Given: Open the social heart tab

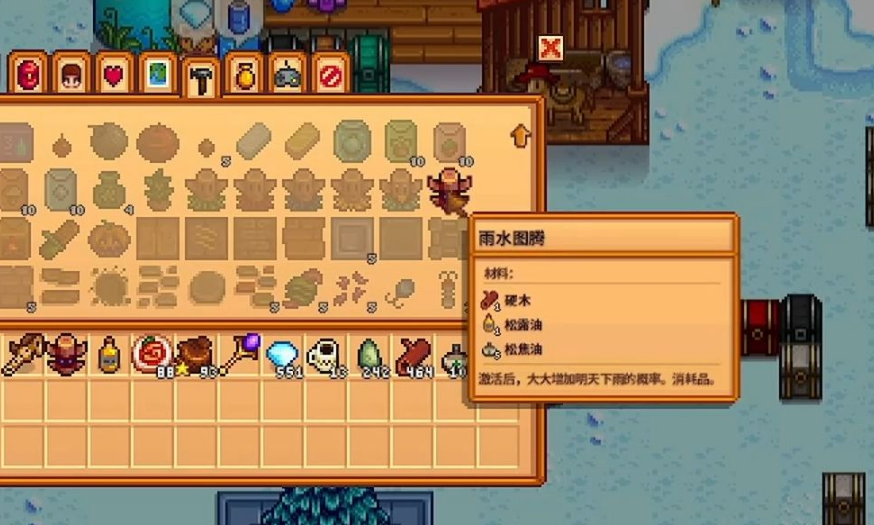Looking at the screenshot, I should pos(114,74).
